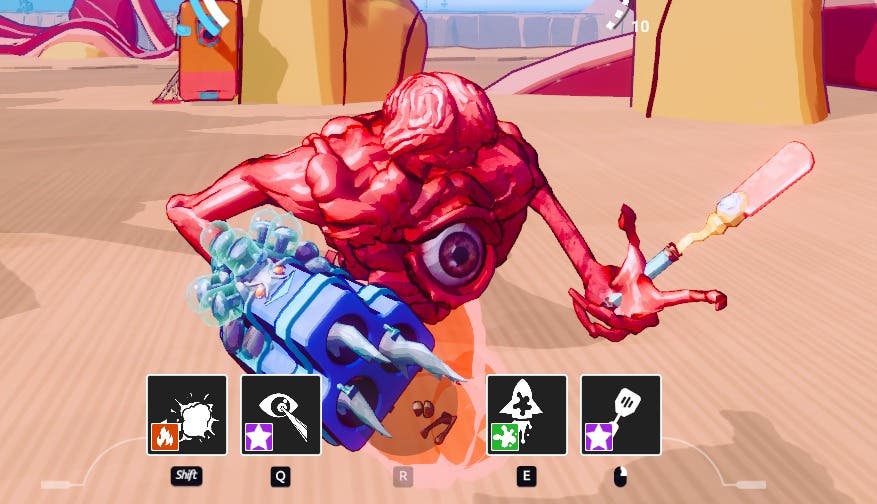Use the eye-stab ability
Viewport: 877px width, 504px height.
(x=281, y=415)
